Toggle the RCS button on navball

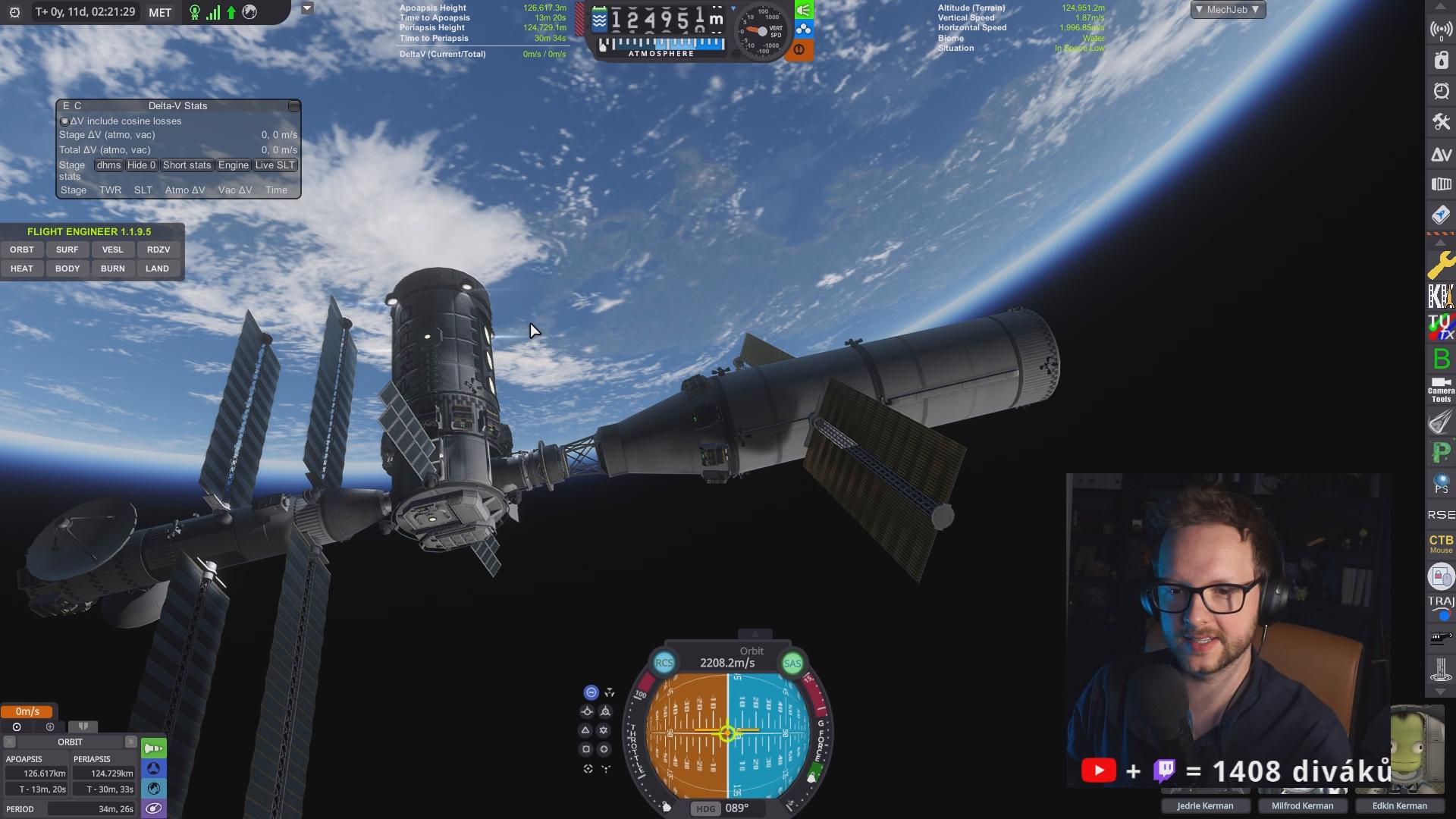pyautogui.click(x=664, y=663)
